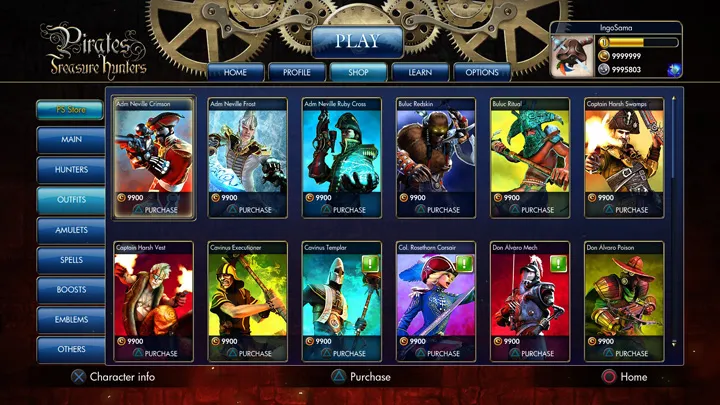Screen dimensions: 720x405
Task: Pick the Cavinus Templar outfit card
Action: pyautogui.click(x=342, y=293)
